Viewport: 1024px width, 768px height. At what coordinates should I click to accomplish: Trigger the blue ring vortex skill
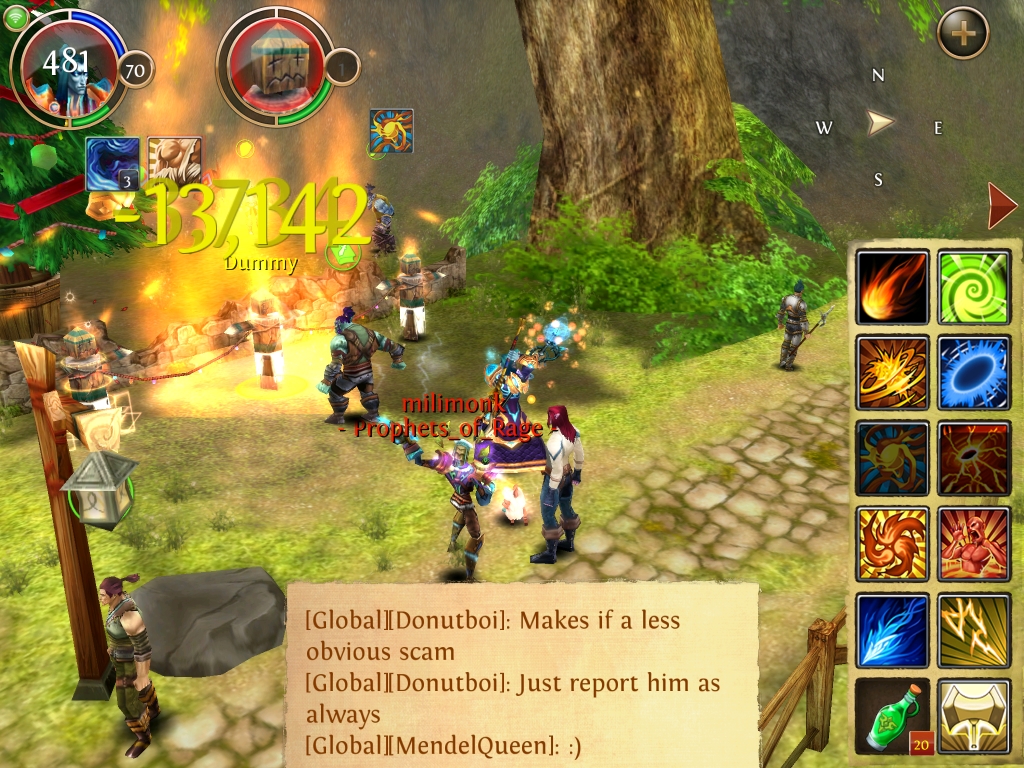click(974, 372)
